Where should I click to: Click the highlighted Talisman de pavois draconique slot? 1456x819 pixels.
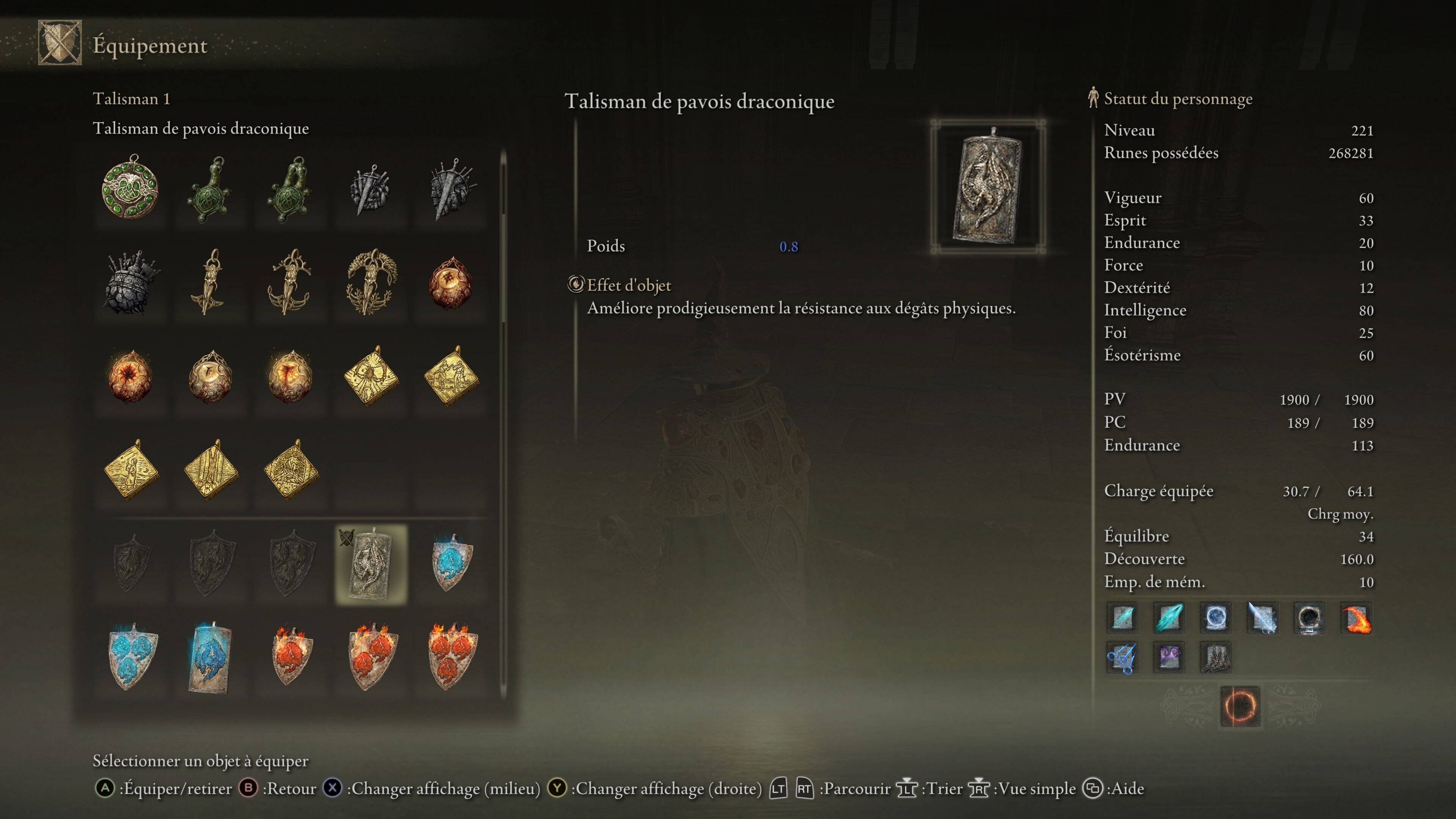pyautogui.click(x=371, y=564)
